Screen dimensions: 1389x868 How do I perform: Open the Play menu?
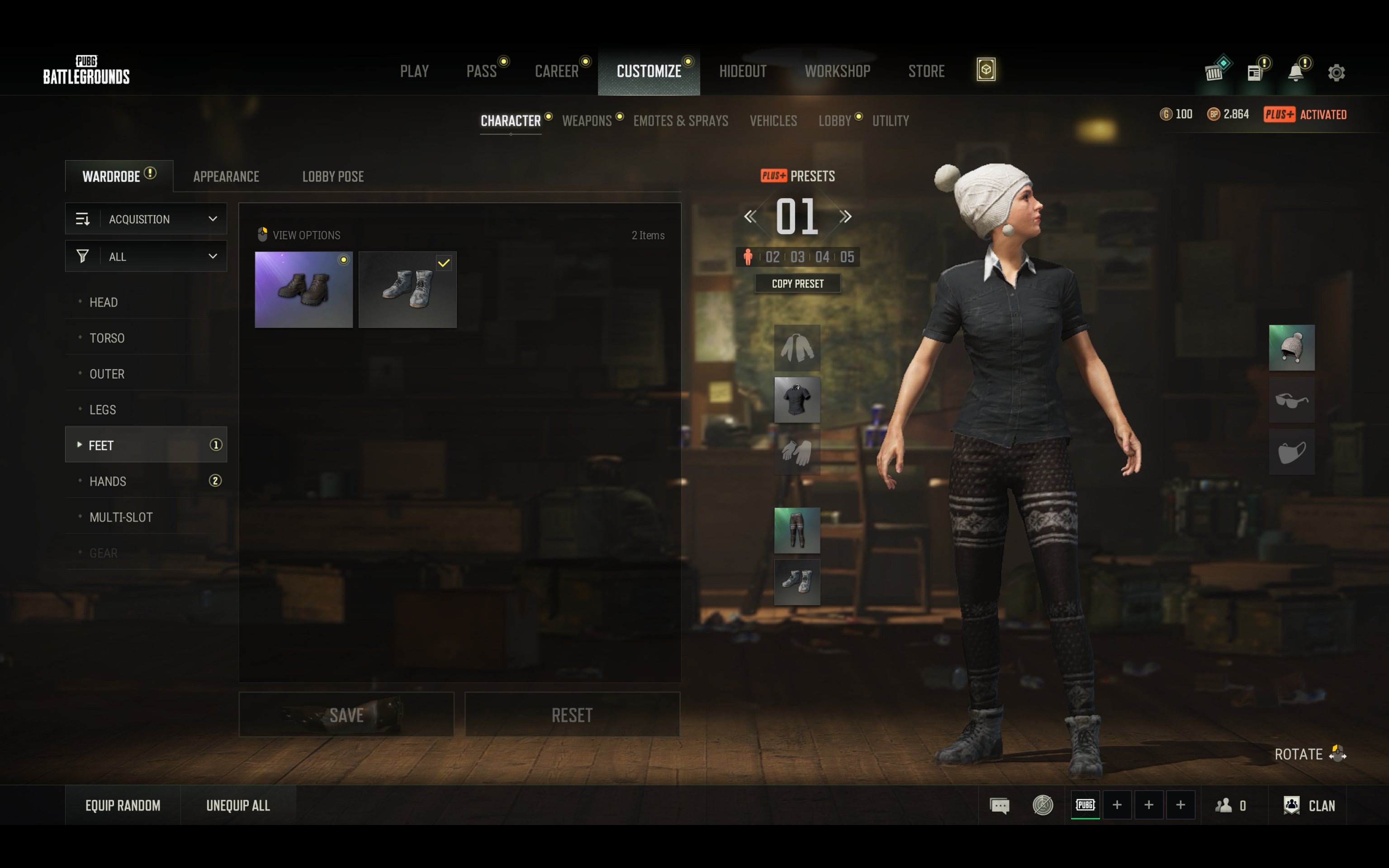point(414,71)
